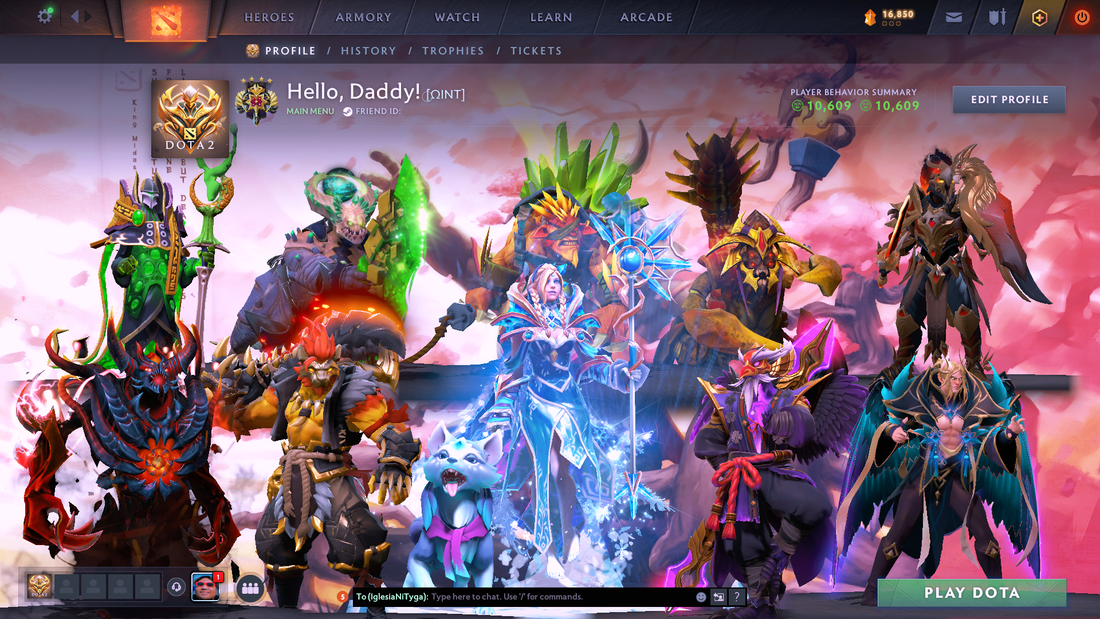Image resolution: width=1100 pixels, height=619 pixels.
Task: Select the Learn menu entry
Action: 551,17
